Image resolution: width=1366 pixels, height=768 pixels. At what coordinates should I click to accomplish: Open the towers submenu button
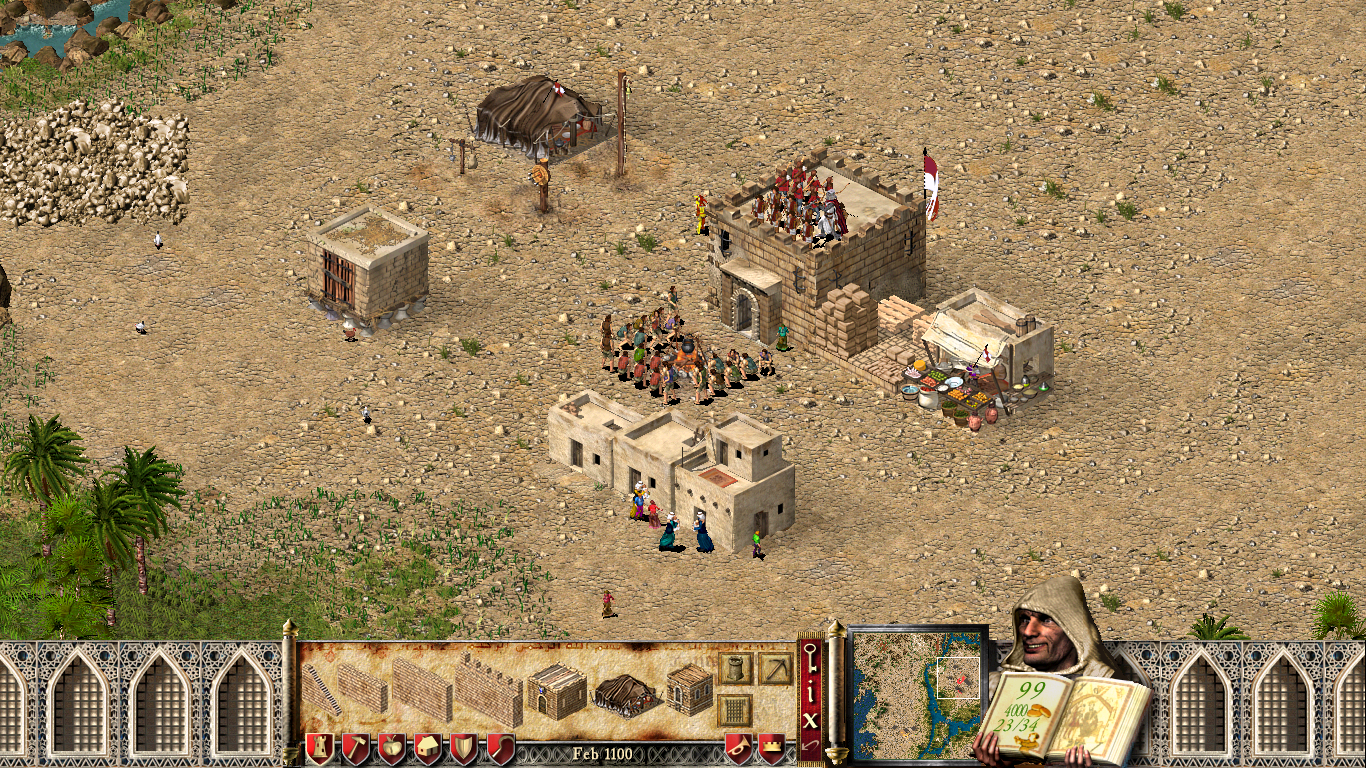pos(735,668)
